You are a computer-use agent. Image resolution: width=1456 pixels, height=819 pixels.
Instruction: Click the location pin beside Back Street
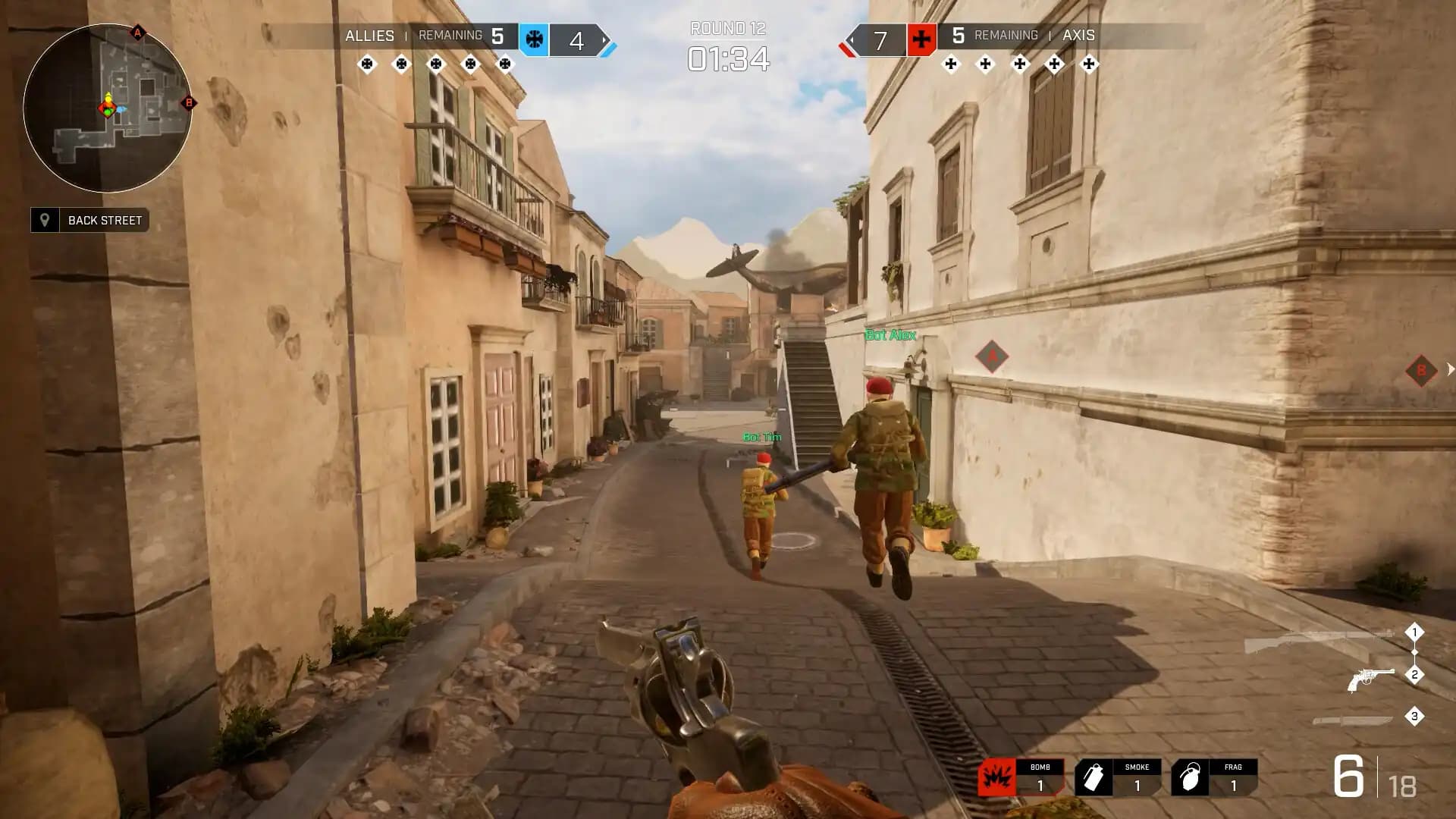click(x=45, y=221)
